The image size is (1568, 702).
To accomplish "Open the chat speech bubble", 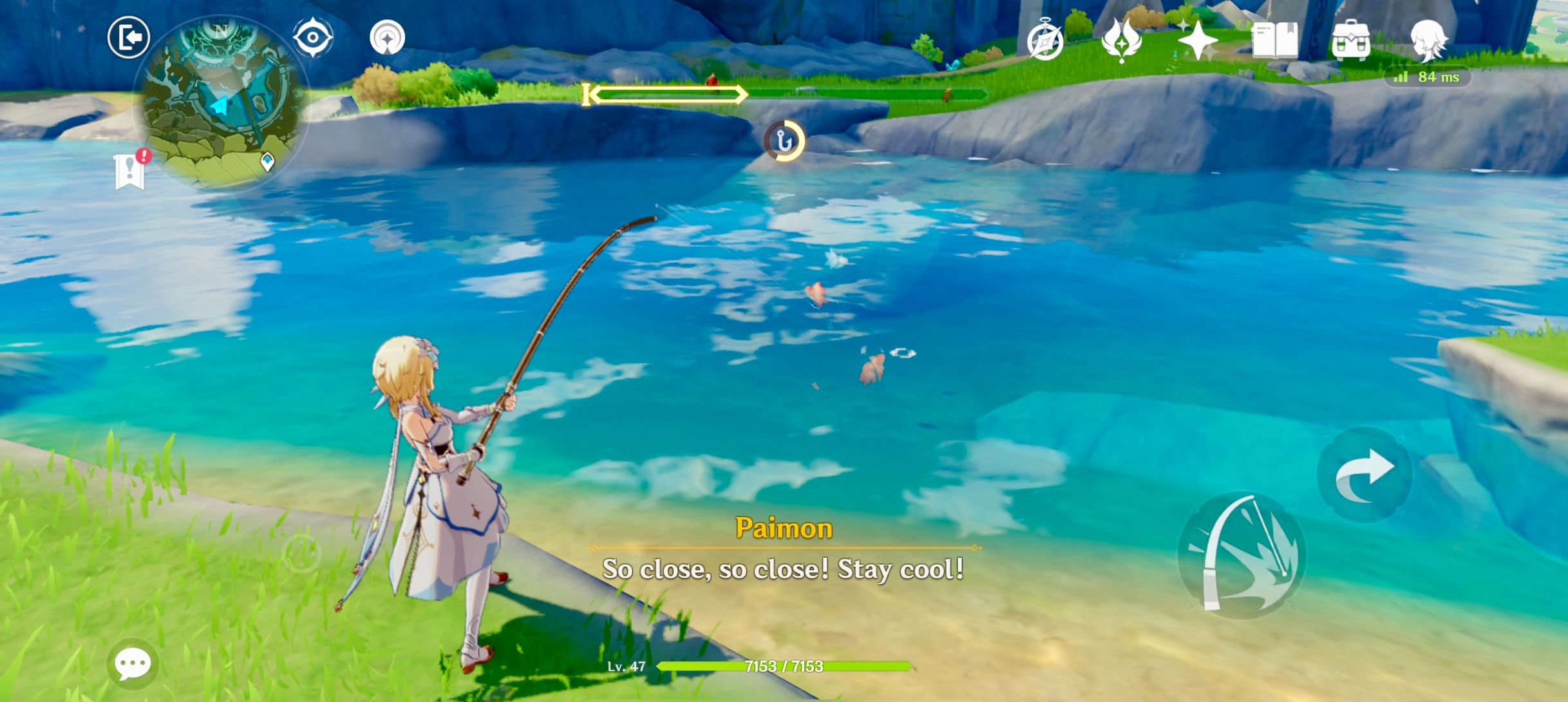I will tap(133, 664).
